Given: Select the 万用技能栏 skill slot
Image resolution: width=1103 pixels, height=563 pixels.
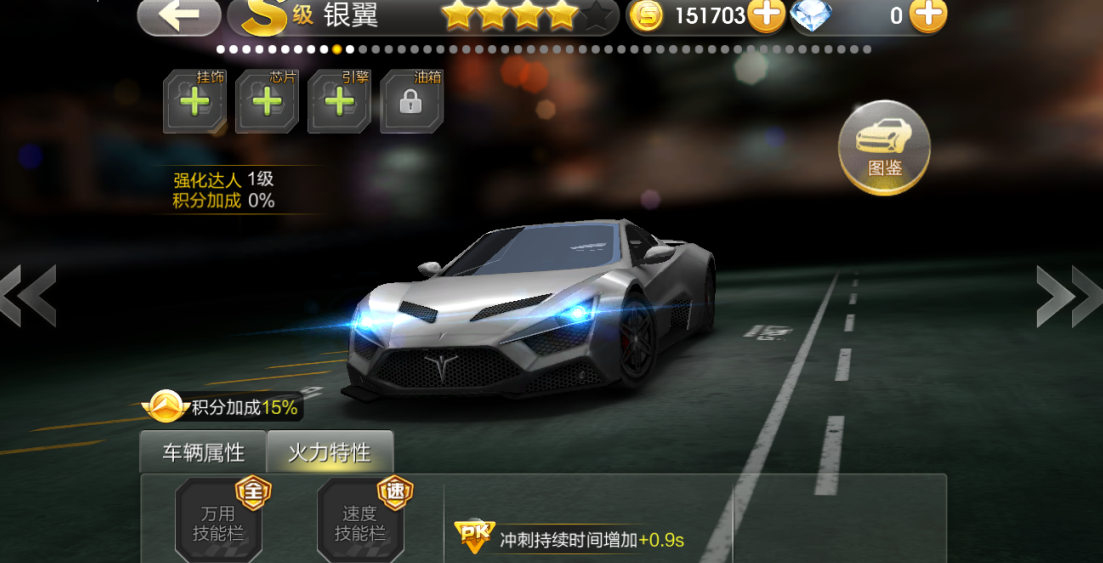Looking at the screenshot, I should click(x=218, y=520).
